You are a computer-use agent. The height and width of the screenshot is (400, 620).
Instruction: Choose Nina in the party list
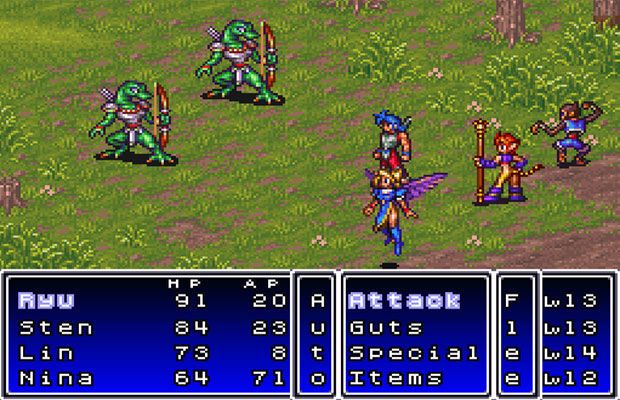(56, 378)
